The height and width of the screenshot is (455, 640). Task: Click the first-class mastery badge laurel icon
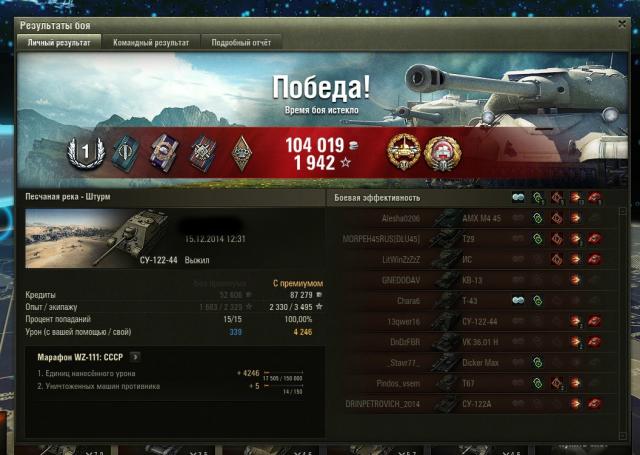(x=85, y=153)
